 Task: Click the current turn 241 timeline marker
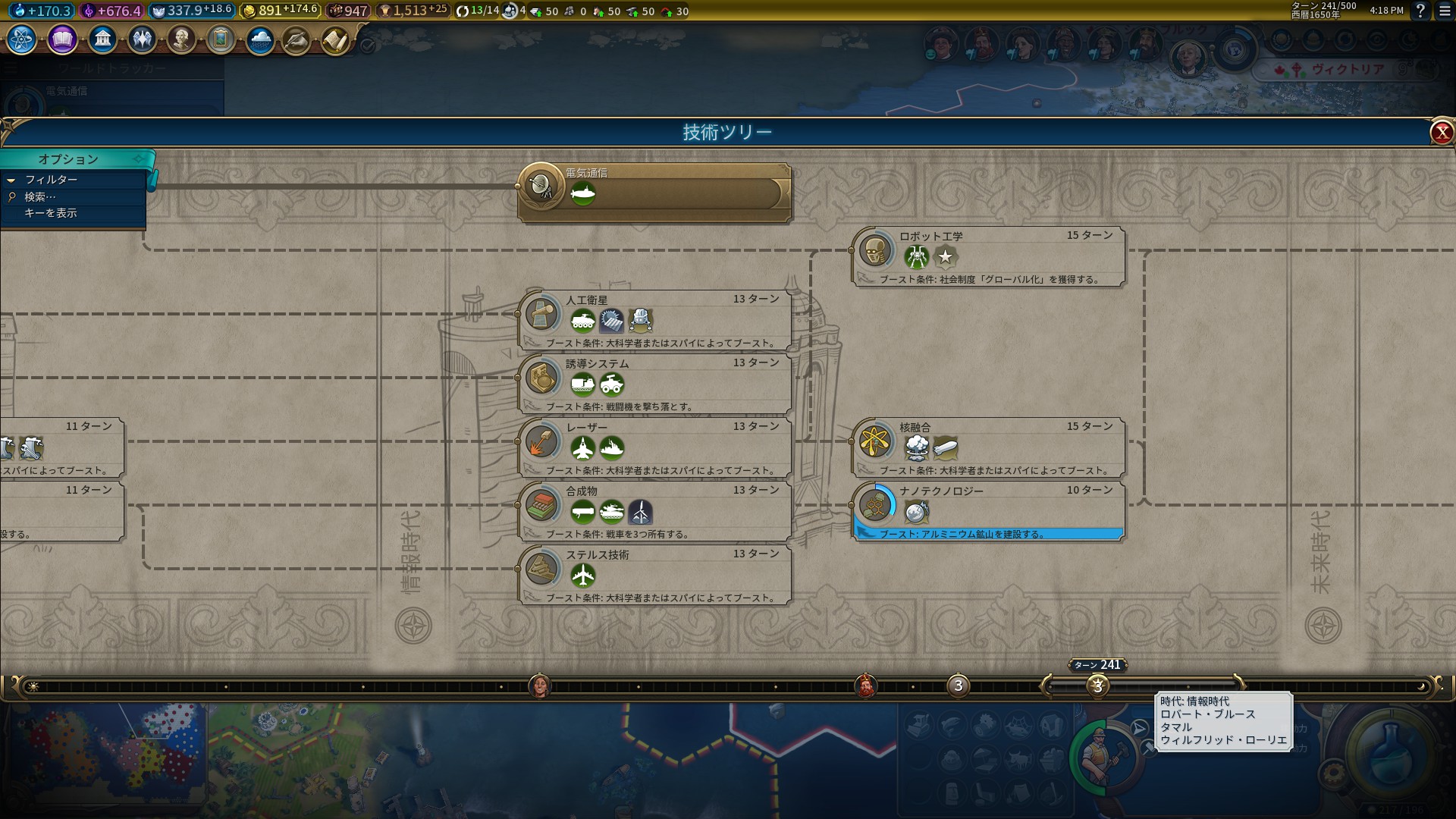1097,686
